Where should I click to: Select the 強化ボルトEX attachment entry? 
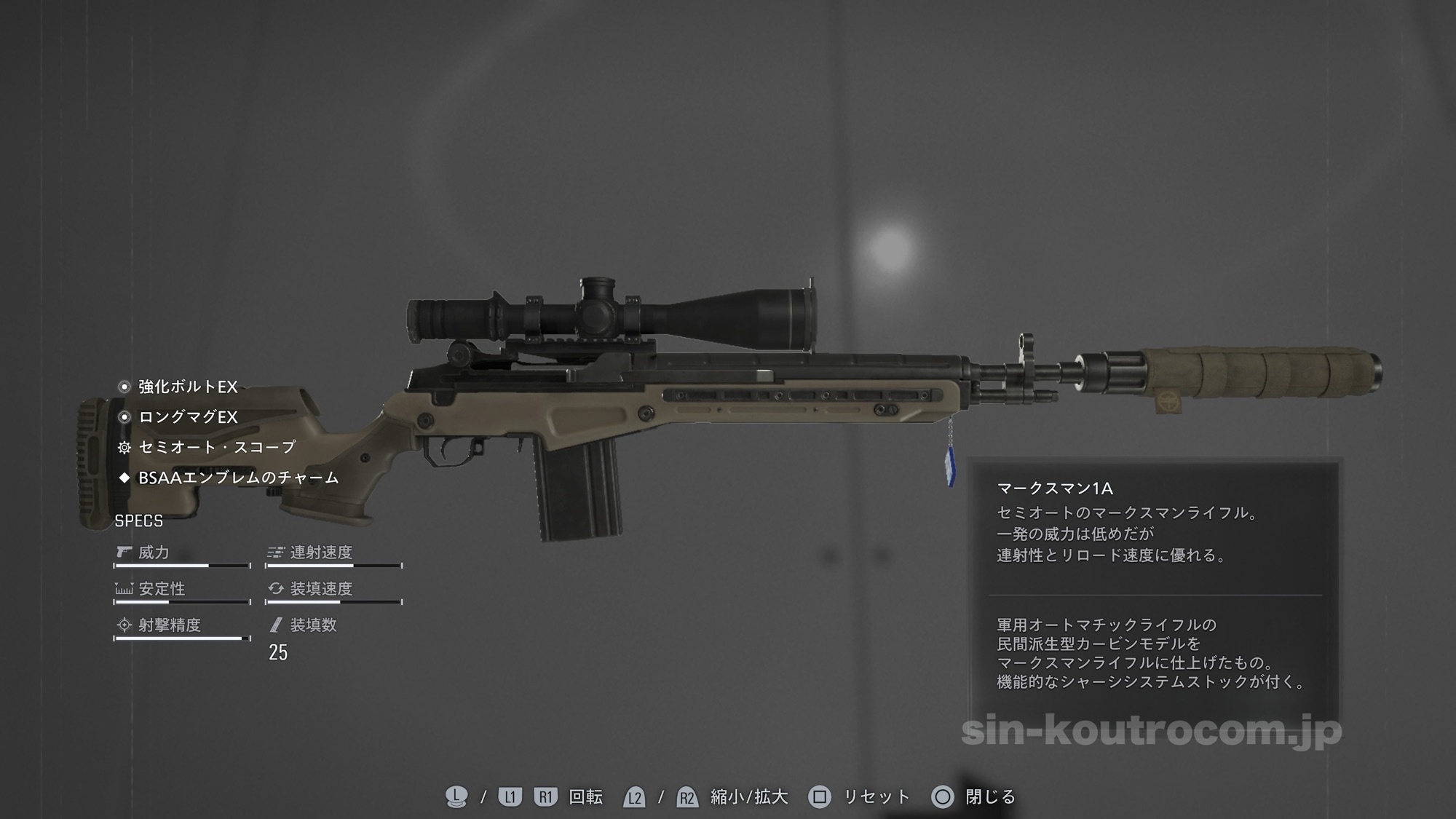(x=187, y=387)
